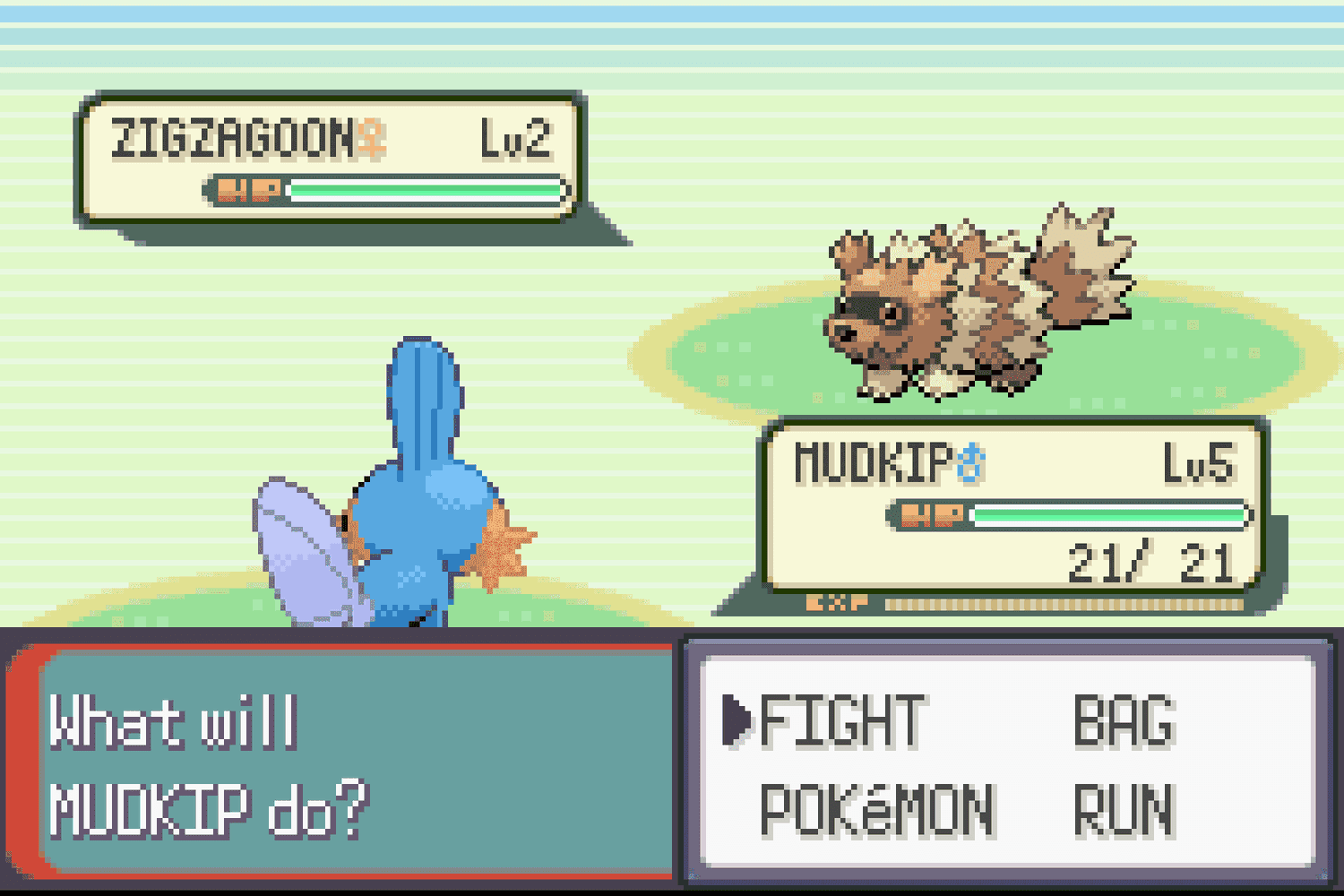
Task: Select the FIGHT command
Action: tap(840, 721)
